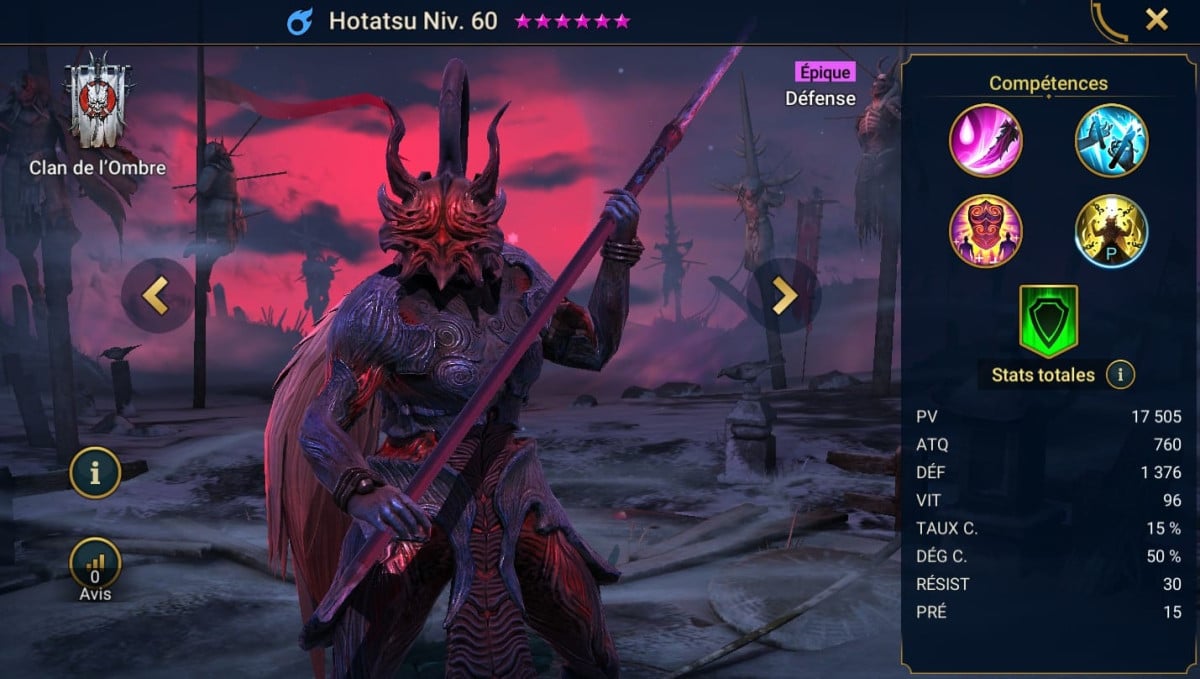Click the Clan de l'Ombre faction banner

(97, 105)
